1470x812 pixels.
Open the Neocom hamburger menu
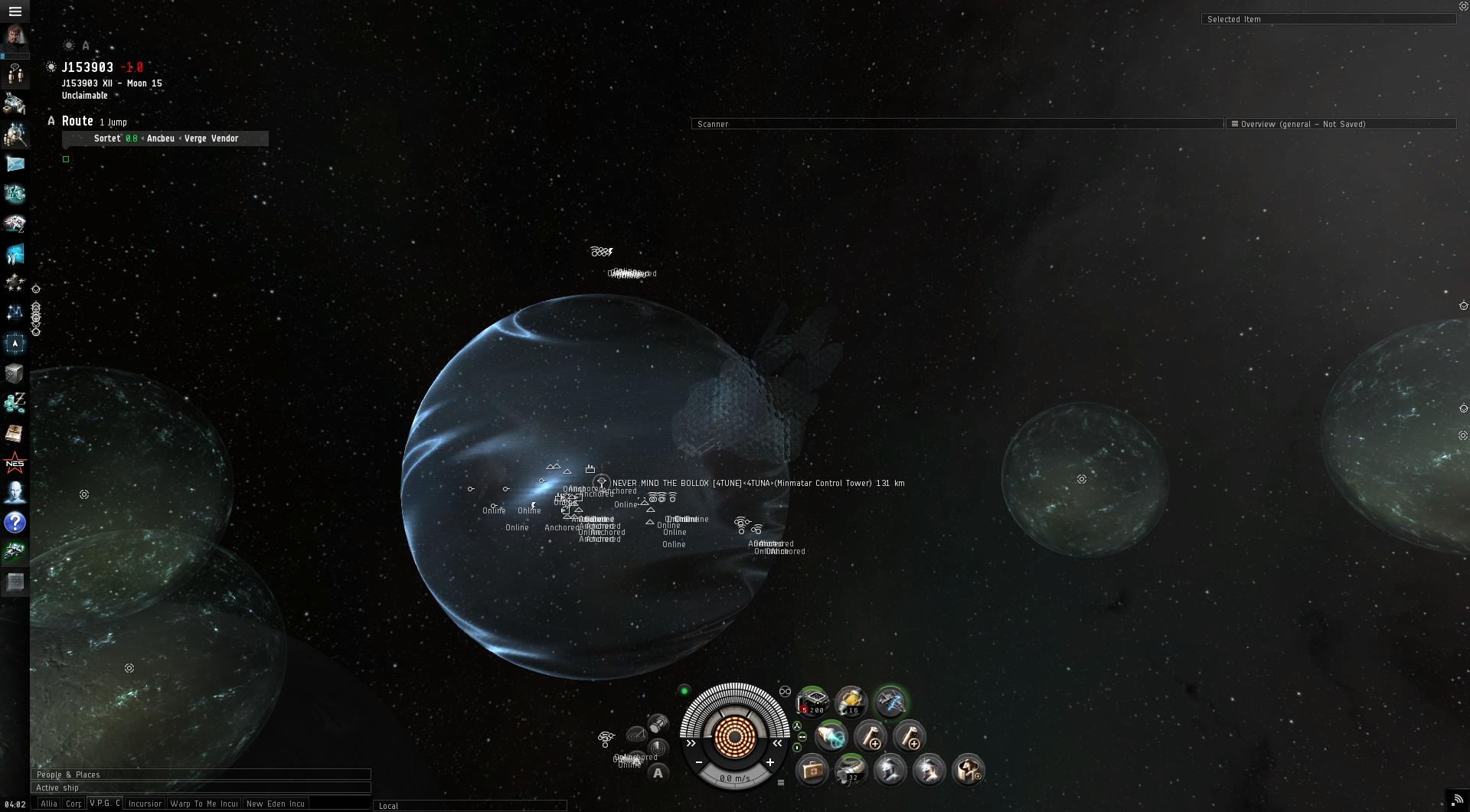click(x=15, y=11)
